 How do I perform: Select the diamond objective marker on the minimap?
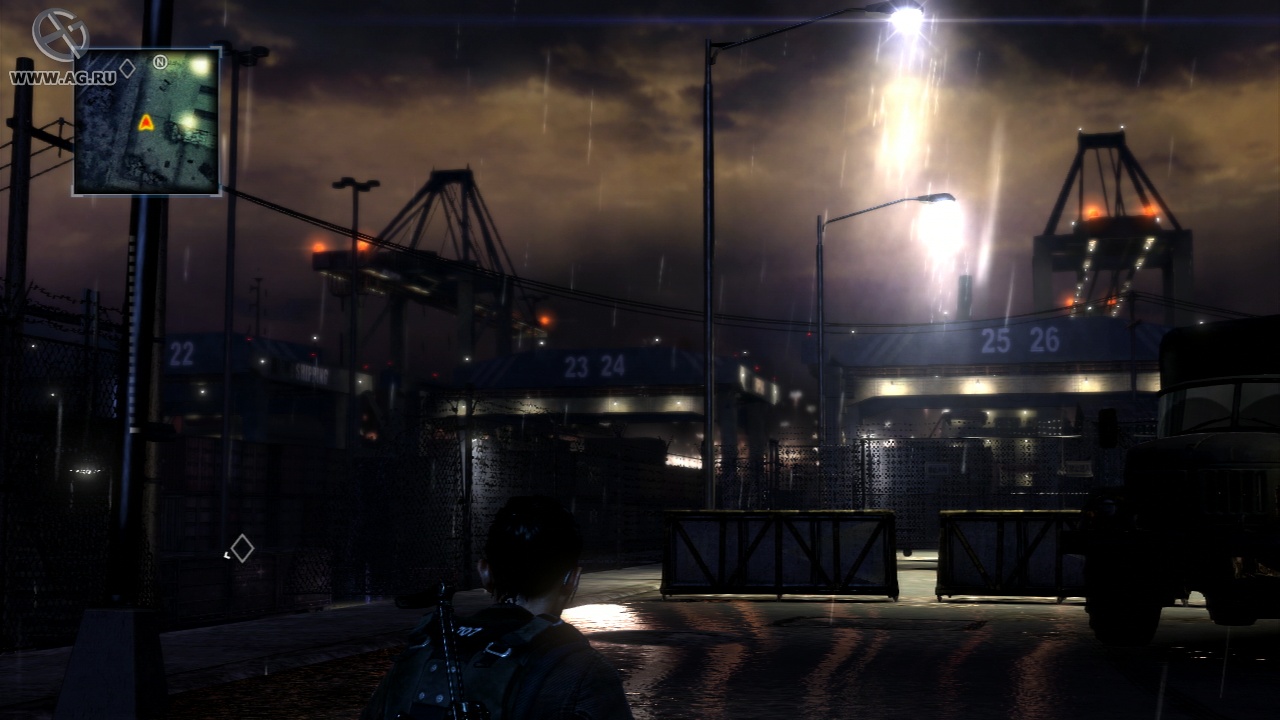point(127,68)
